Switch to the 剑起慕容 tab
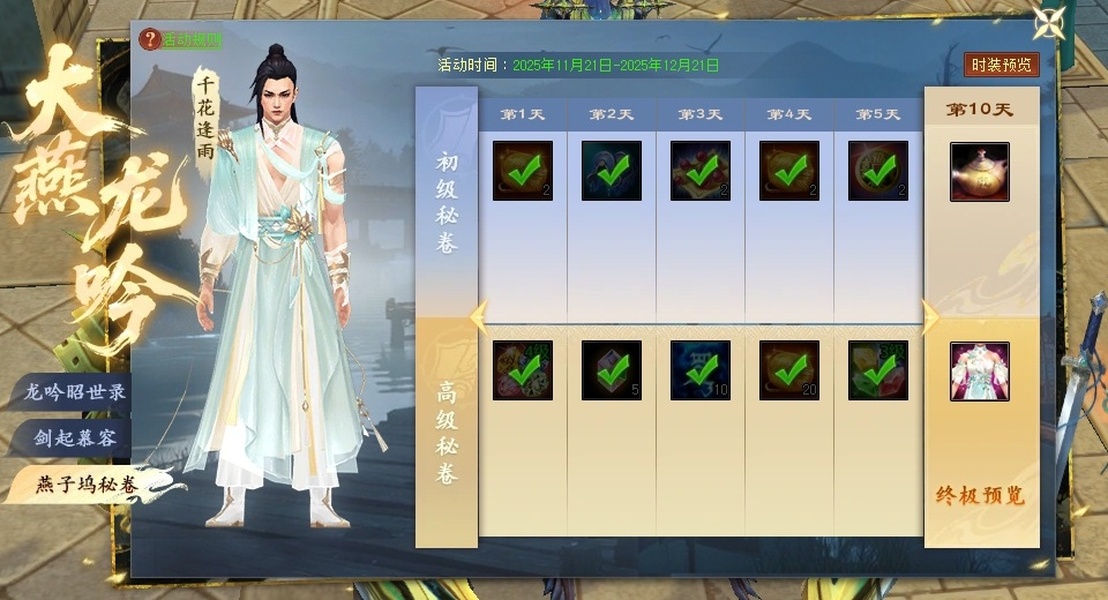 (74, 438)
